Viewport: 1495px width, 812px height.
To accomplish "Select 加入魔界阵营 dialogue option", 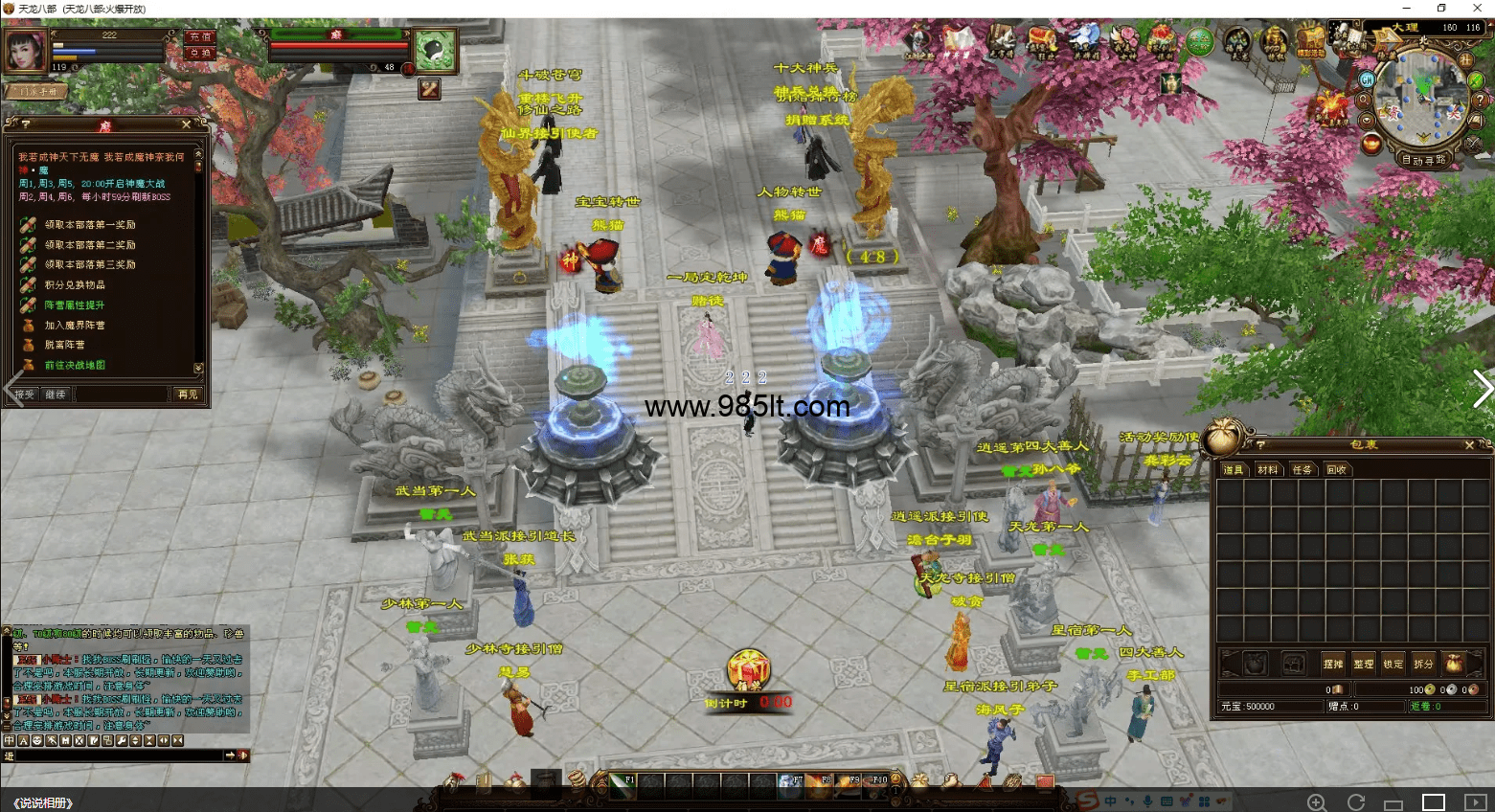I will pyautogui.click(x=75, y=326).
